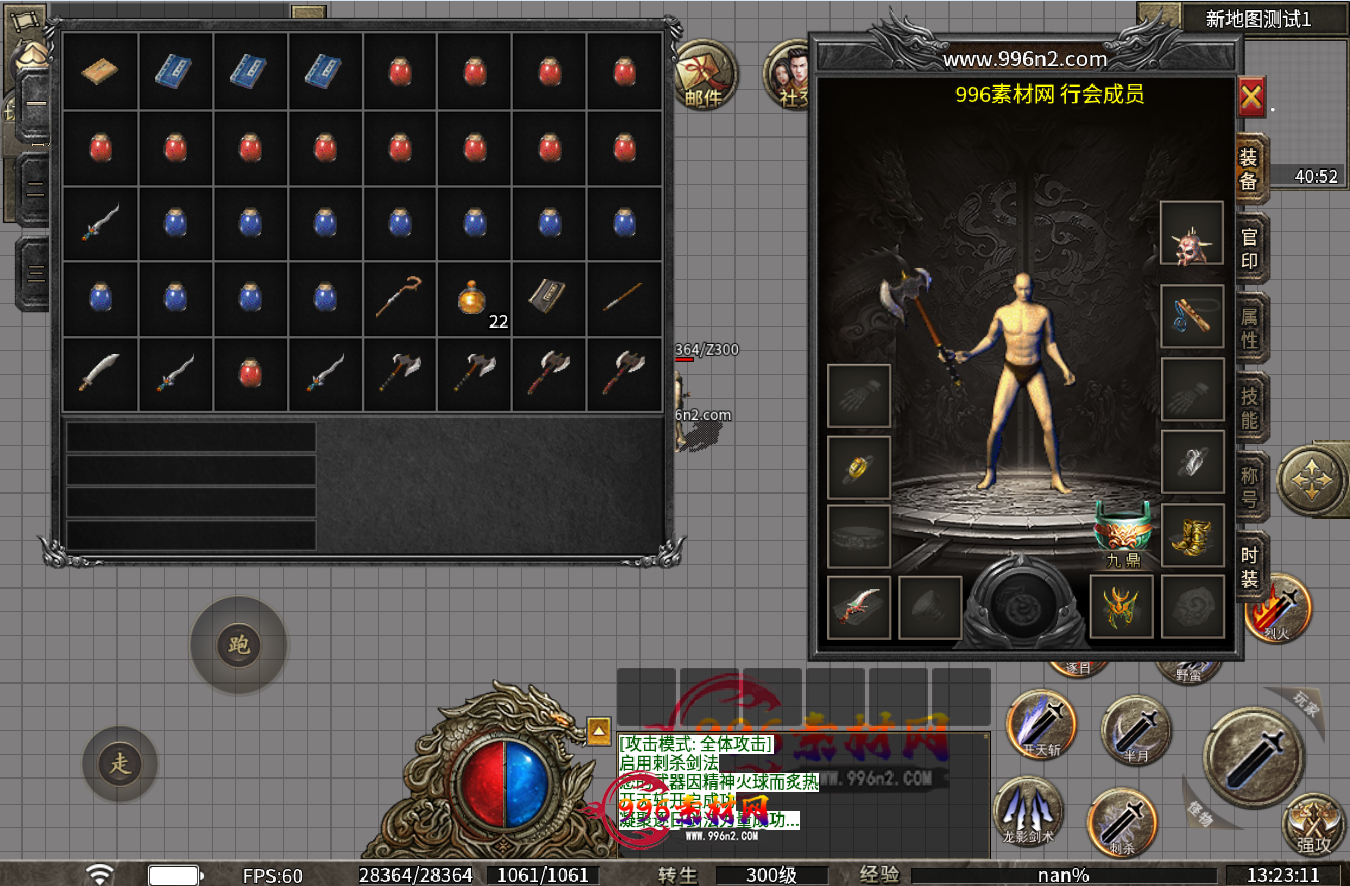
Task: Toggle the 走 walk button
Action: coord(120,765)
